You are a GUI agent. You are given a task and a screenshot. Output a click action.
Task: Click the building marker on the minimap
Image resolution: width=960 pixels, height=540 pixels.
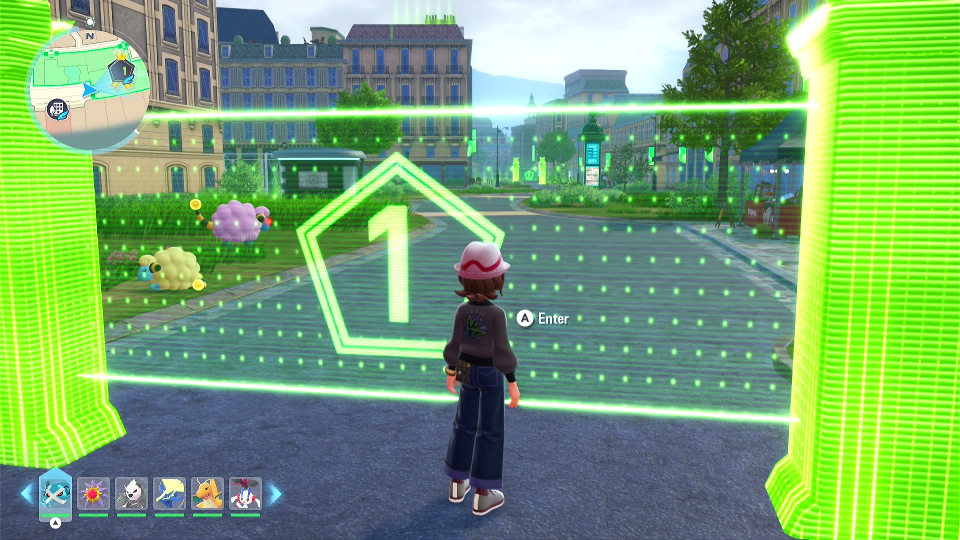click(60, 105)
